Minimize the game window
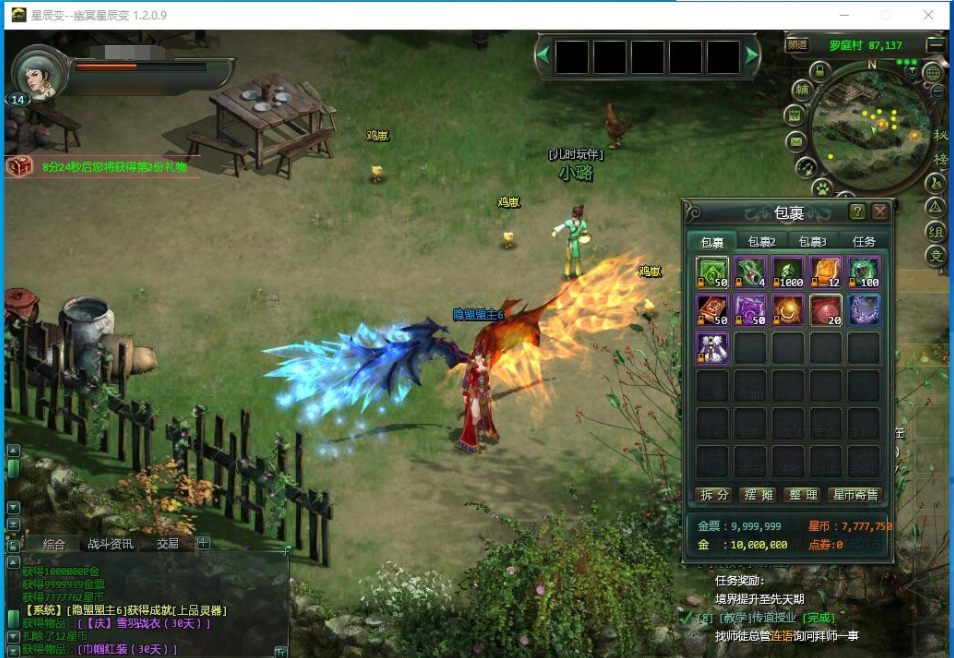 click(841, 15)
